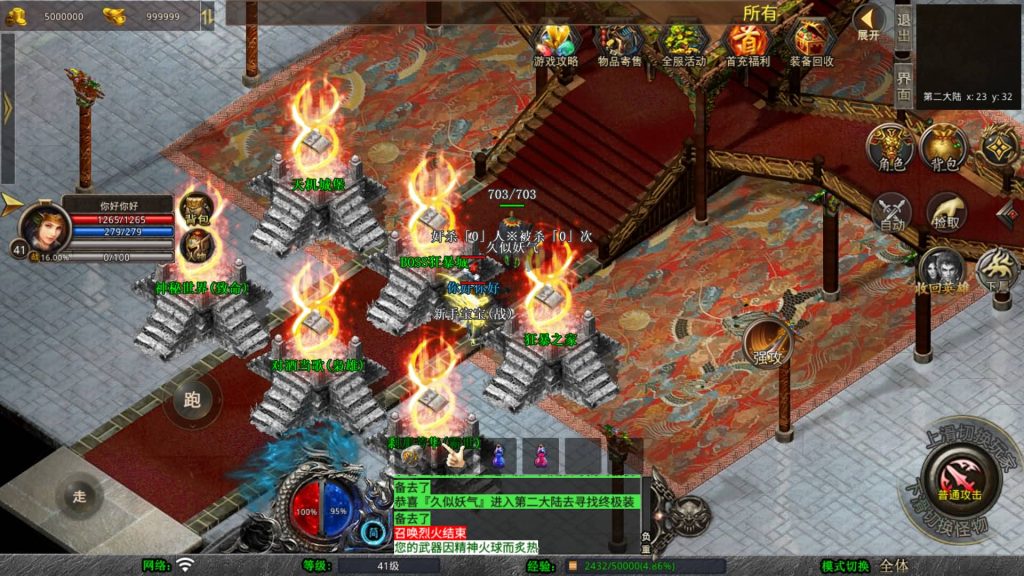Open the 背包 gold bag beside 角色
Screen dimensions: 1024x576
point(942,147)
